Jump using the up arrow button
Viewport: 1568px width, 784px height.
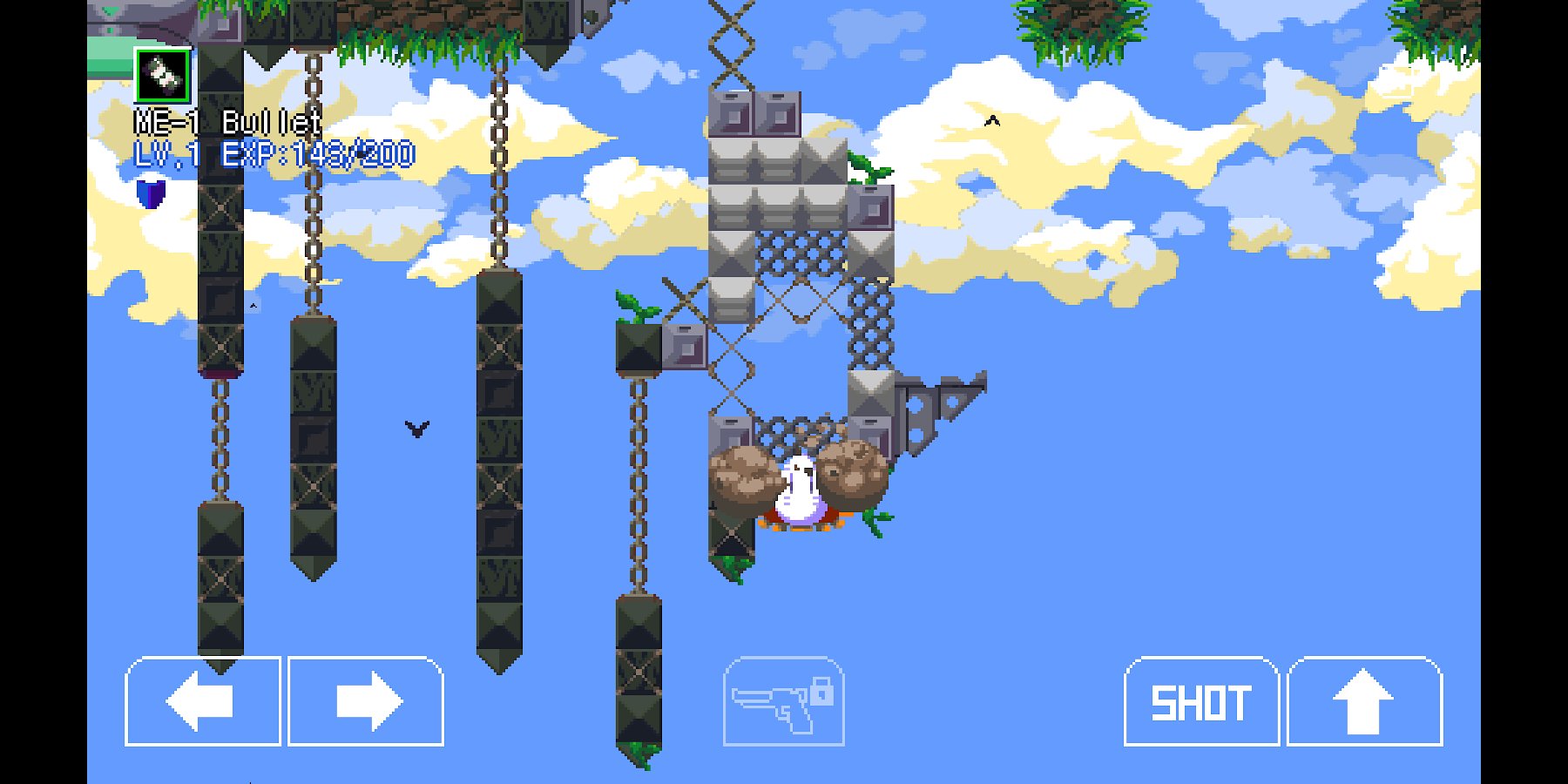(x=1364, y=701)
